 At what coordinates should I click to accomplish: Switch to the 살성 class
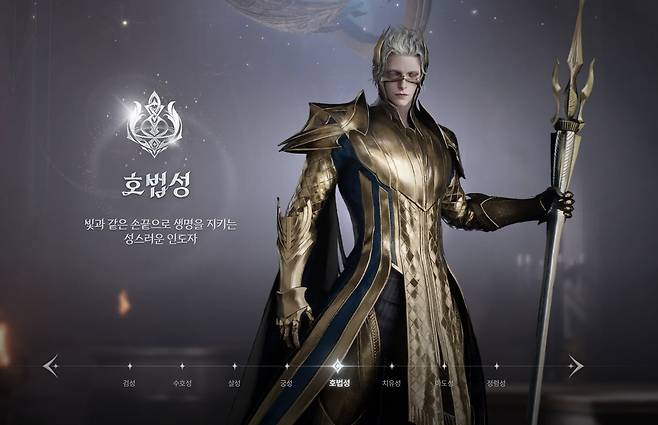click(x=234, y=383)
